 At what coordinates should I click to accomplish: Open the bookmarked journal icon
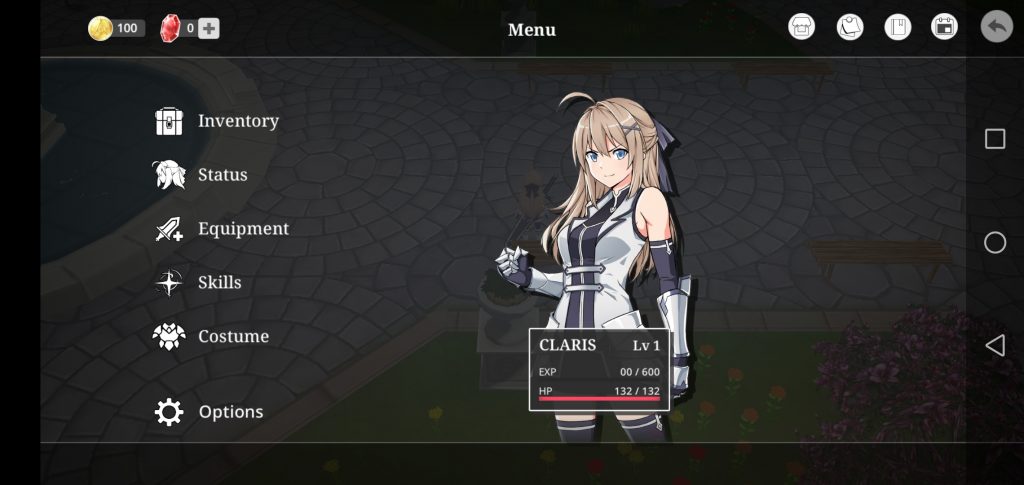(x=898, y=27)
